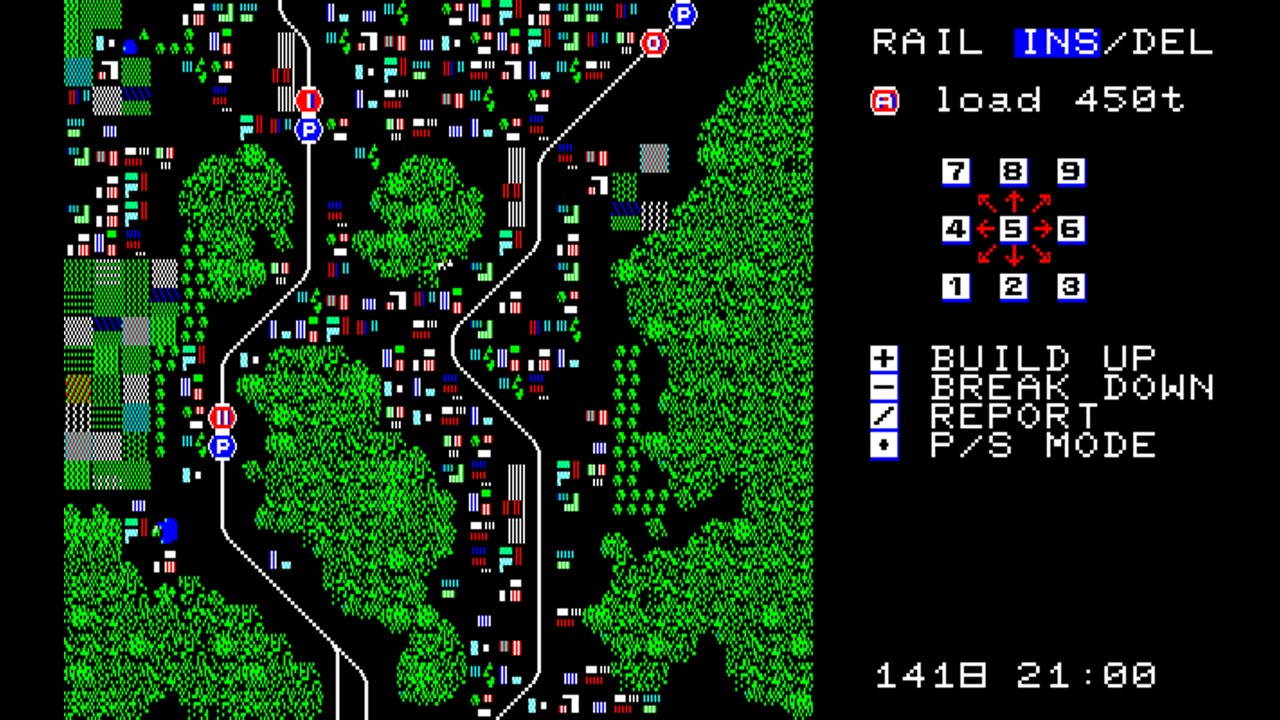Screen dimensions: 1280x720
Task: Activate P/S MODE
Action: [x=1042, y=445]
